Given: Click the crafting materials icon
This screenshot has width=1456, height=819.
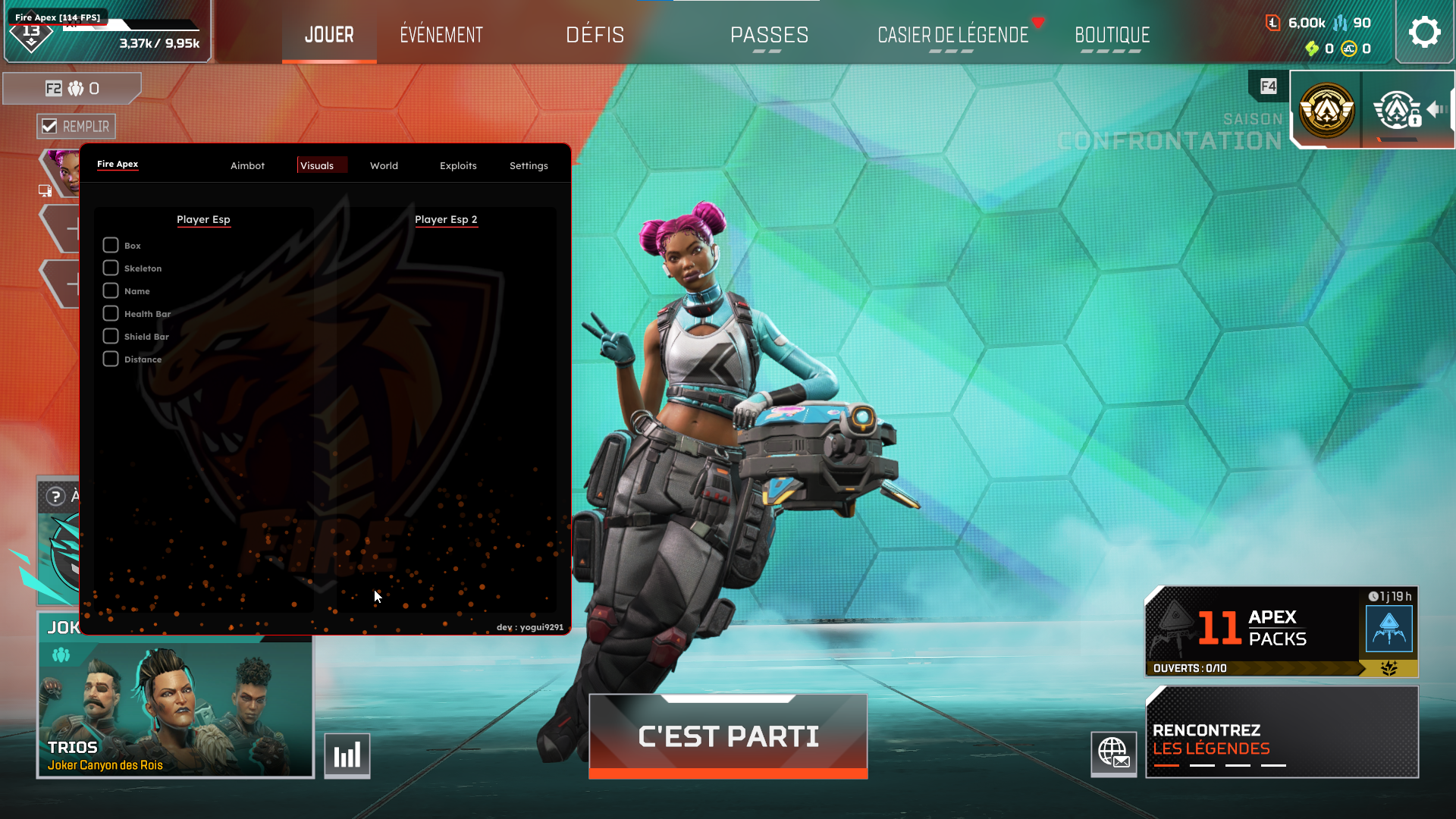Looking at the screenshot, I should pyautogui.click(x=1340, y=23).
